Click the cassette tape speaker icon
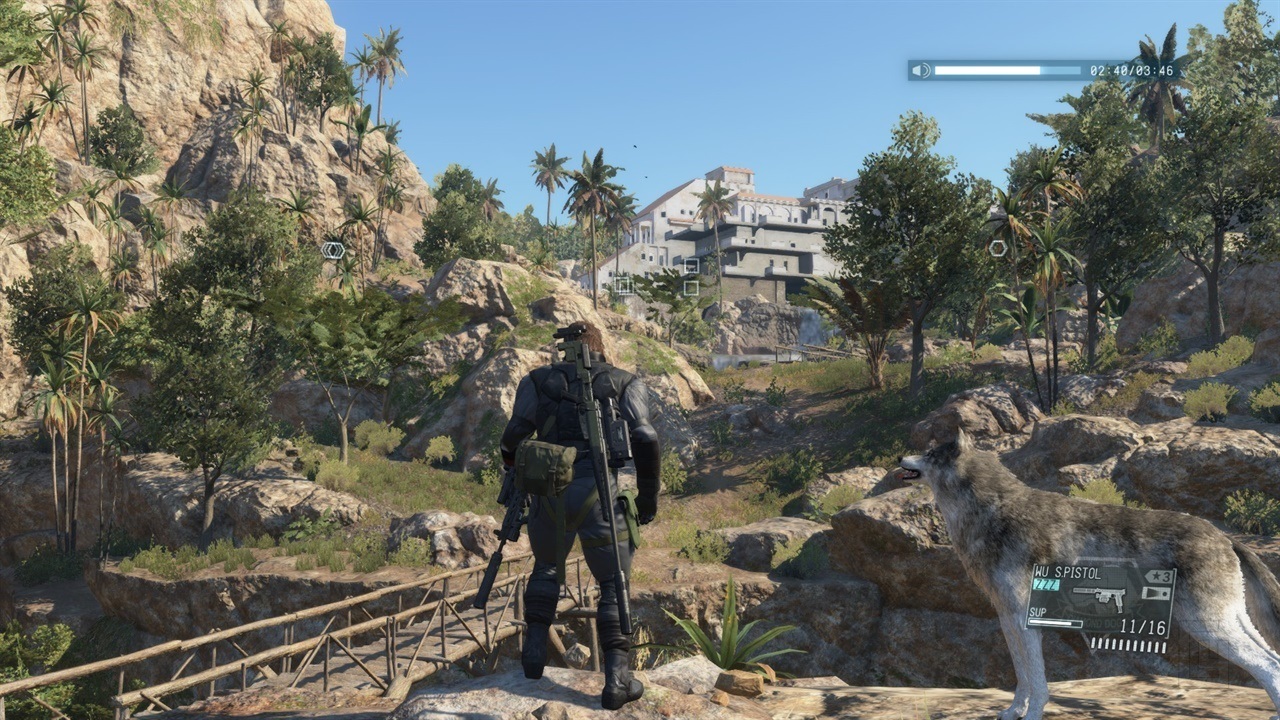Image resolution: width=1280 pixels, height=720 pixels. [921, 70]
